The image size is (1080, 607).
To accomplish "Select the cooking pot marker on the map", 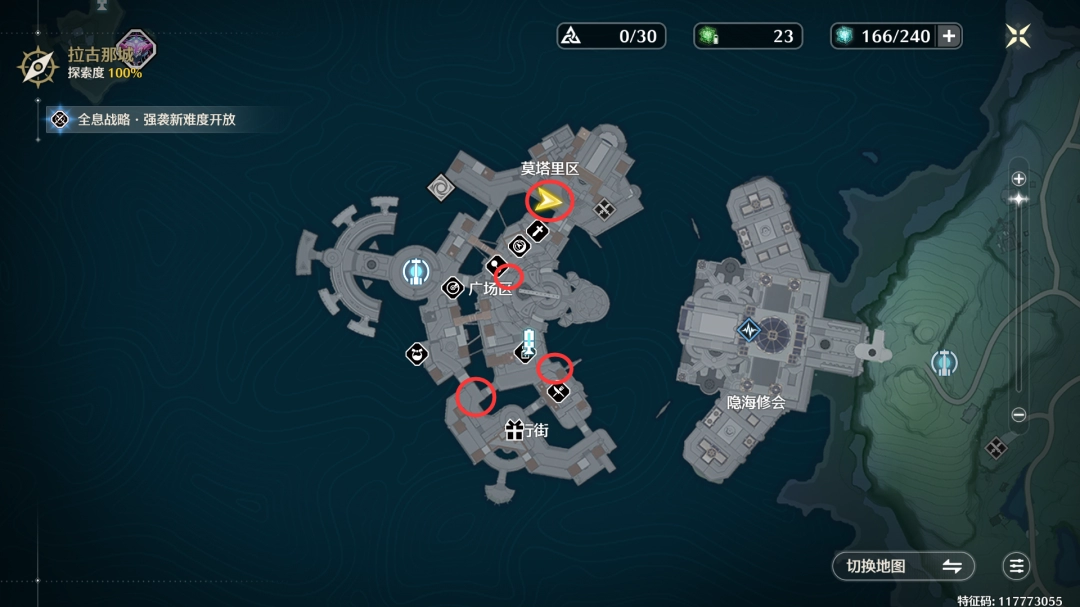I will [416, 353].
